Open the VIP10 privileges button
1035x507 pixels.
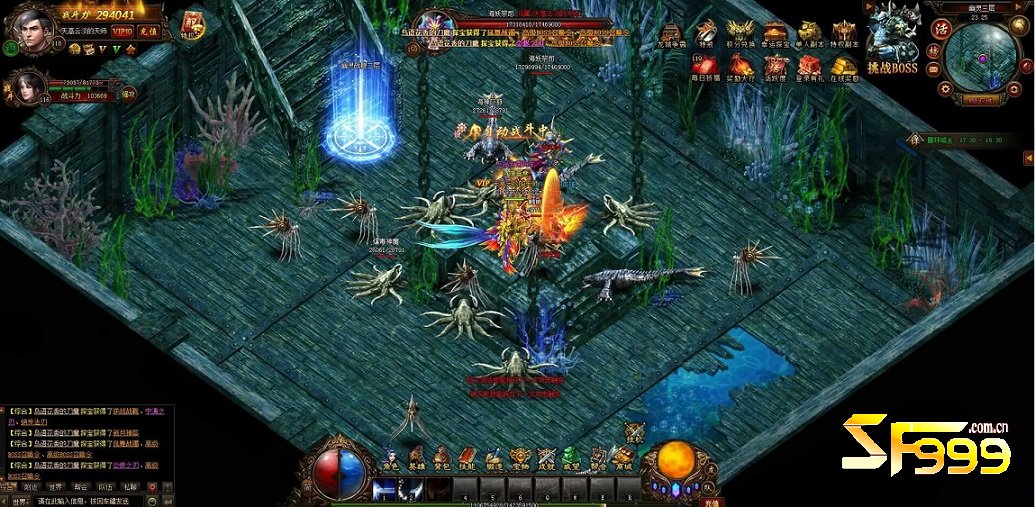coord(122,32)
